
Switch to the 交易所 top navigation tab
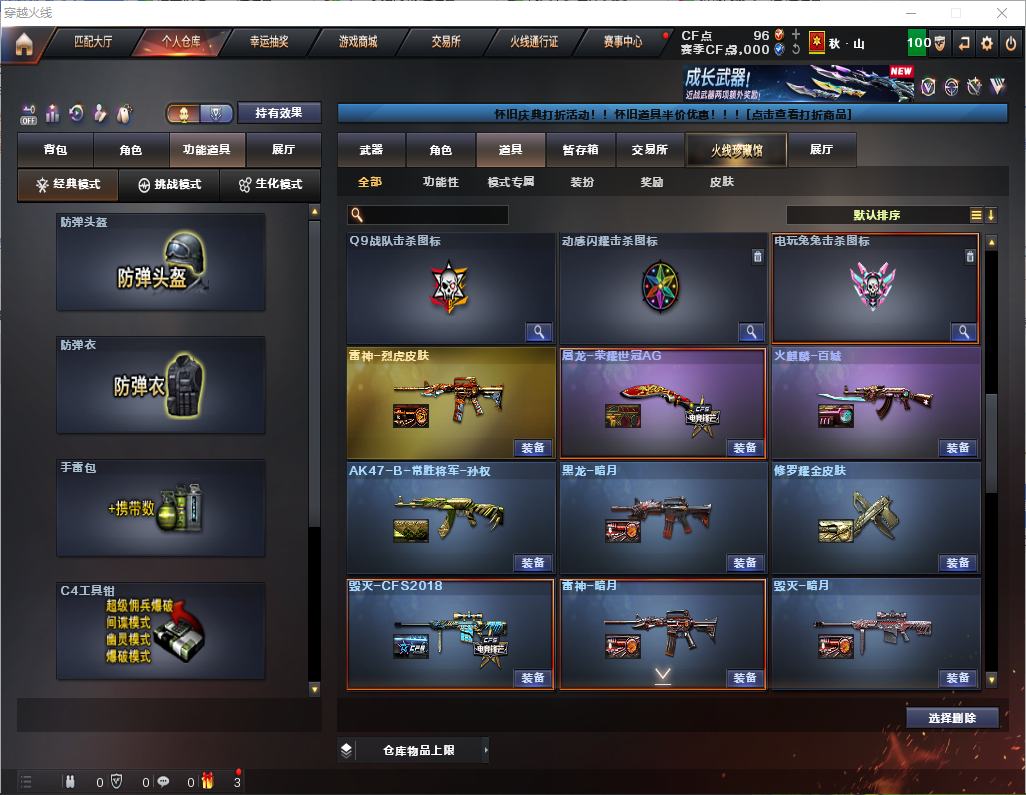click(x=446, y=42)
